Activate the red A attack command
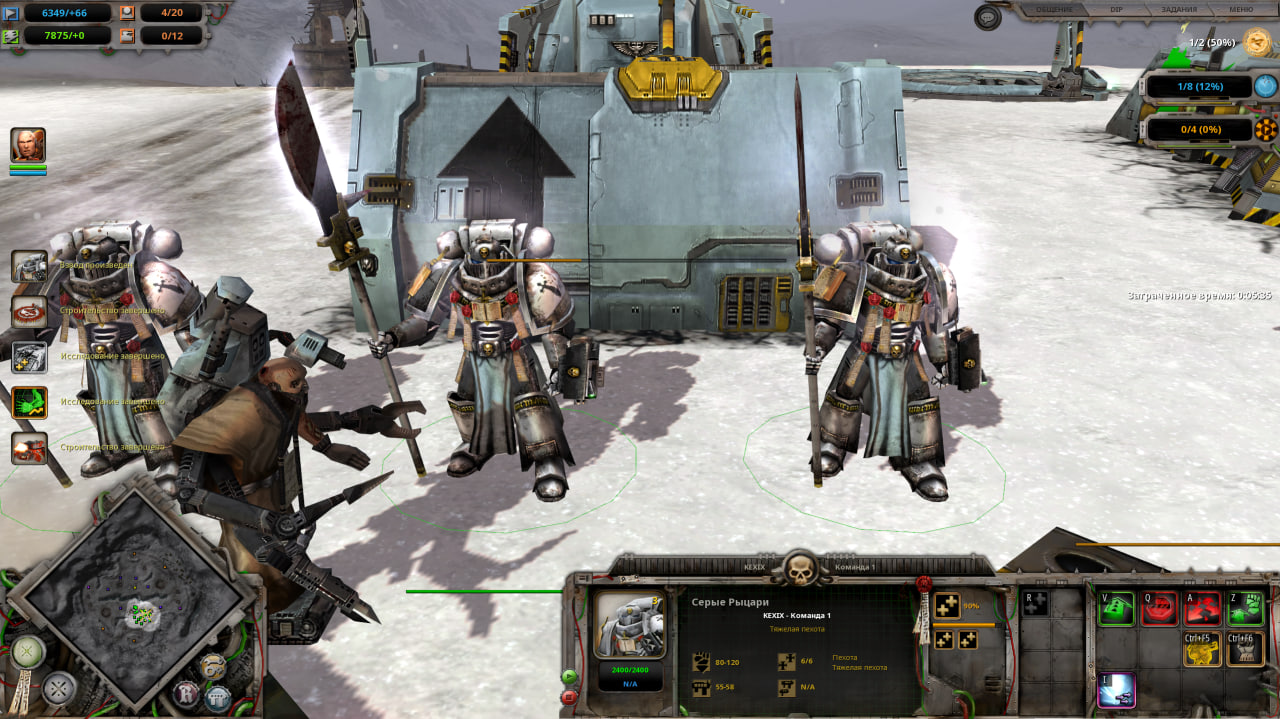This screenshot has width=1280, height=719. point(1202,608)
